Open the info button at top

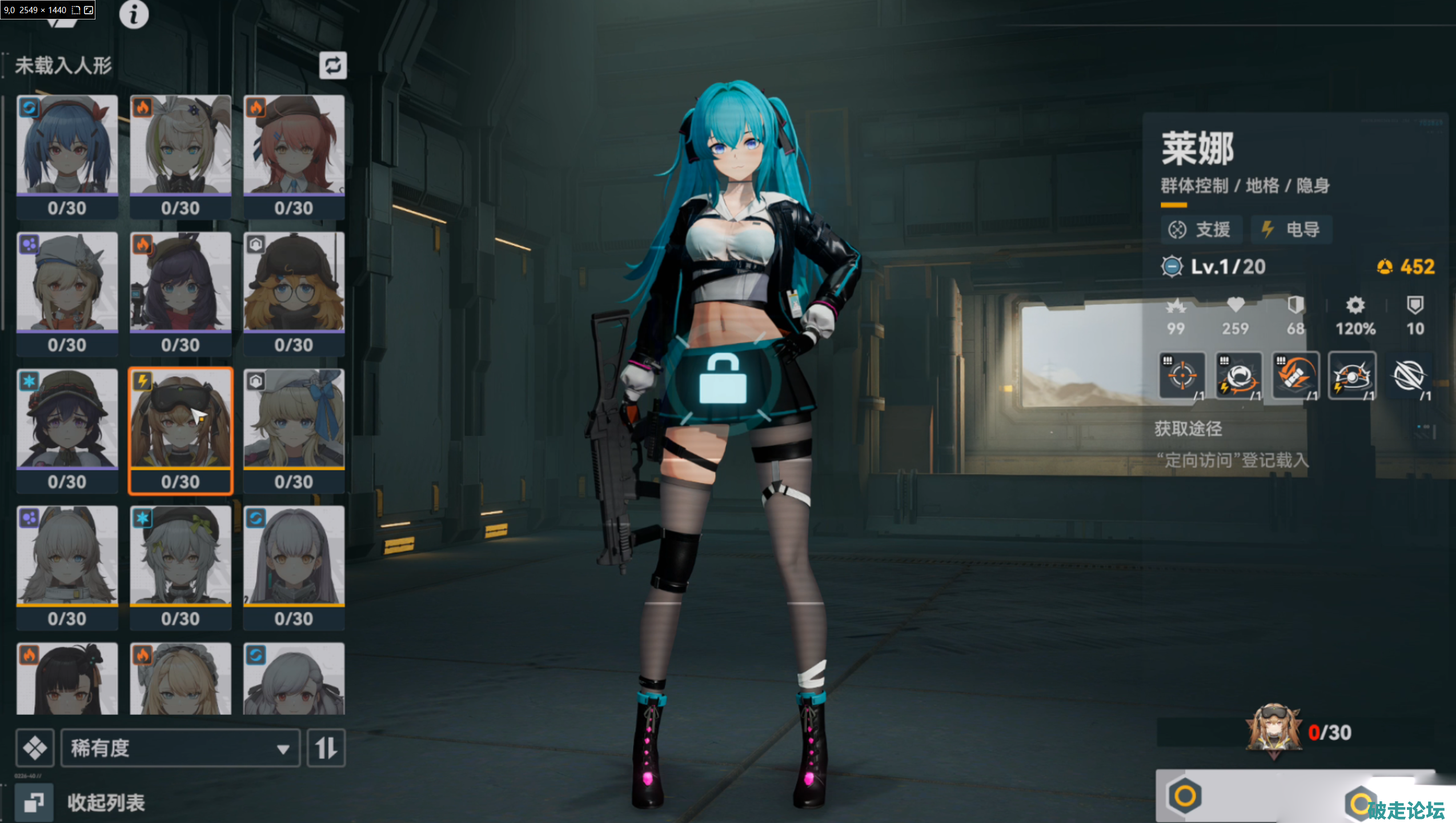[134, 15]
